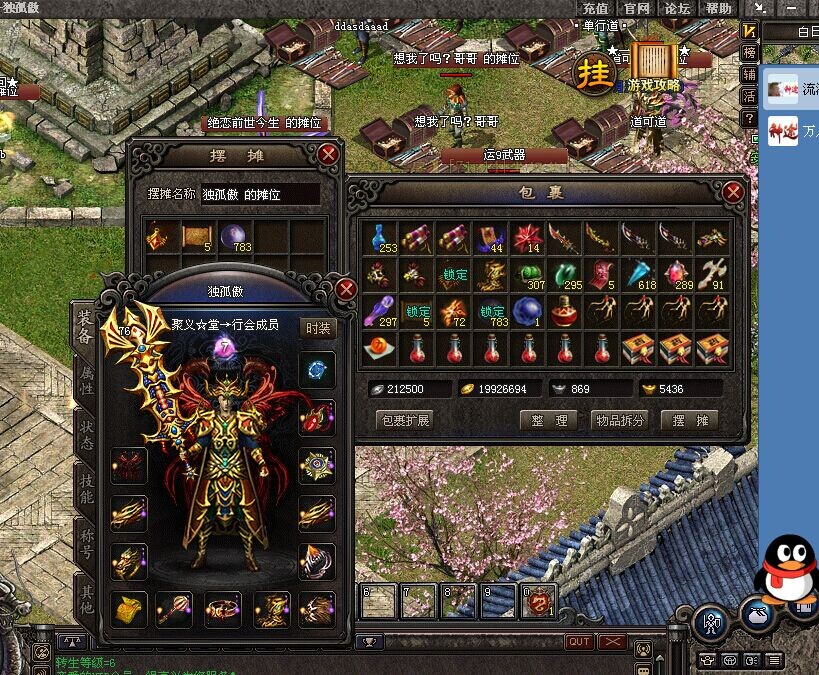This screenshot has width=819, height=675.
Task: Select the red star item stack of 14
Action: click(526, 238)
